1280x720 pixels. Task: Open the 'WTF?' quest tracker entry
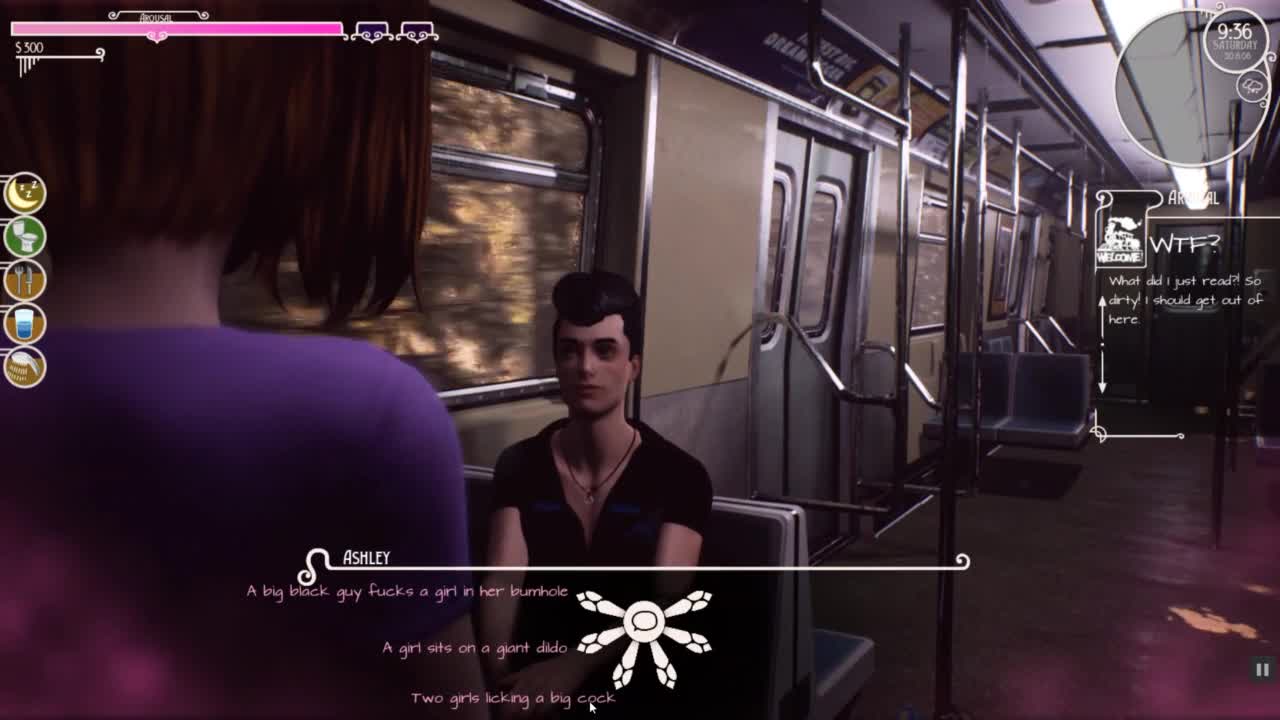coord(1185,243)
